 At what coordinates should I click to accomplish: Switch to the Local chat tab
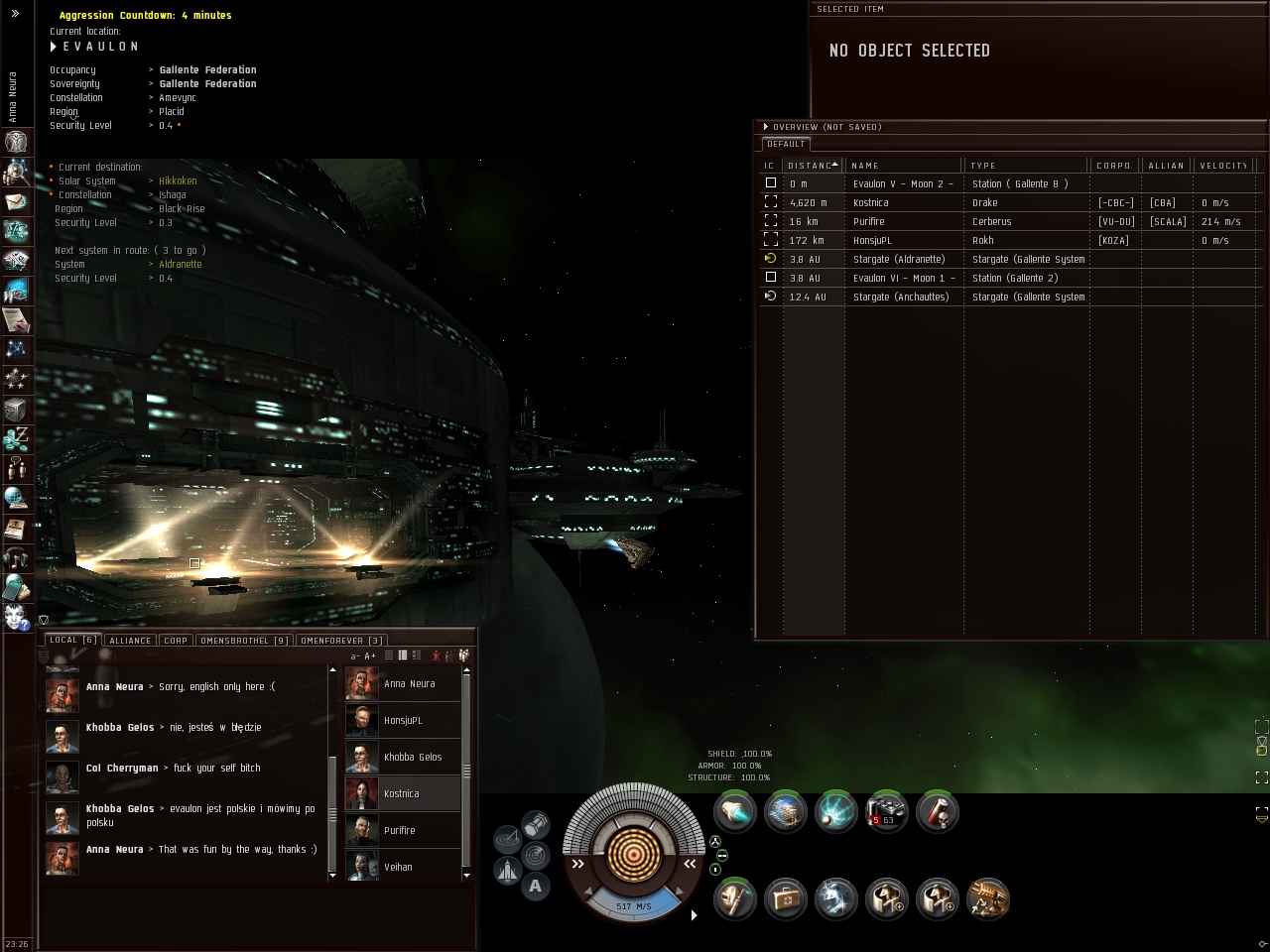point(73,640)
